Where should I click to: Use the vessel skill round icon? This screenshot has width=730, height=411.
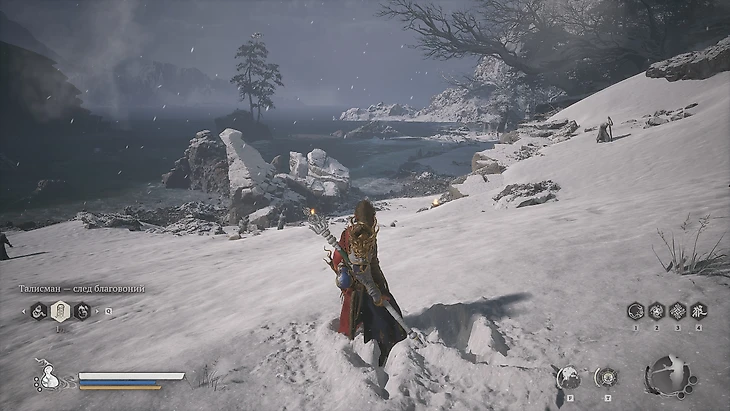click(605, 376)
